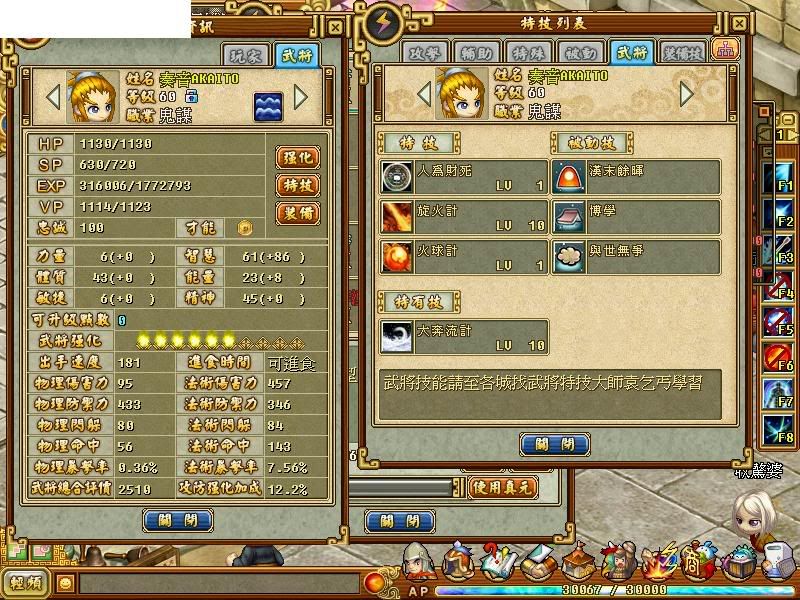Show next general in skill list panel
This screenshot has height=600, width=800.
(687, 93)
